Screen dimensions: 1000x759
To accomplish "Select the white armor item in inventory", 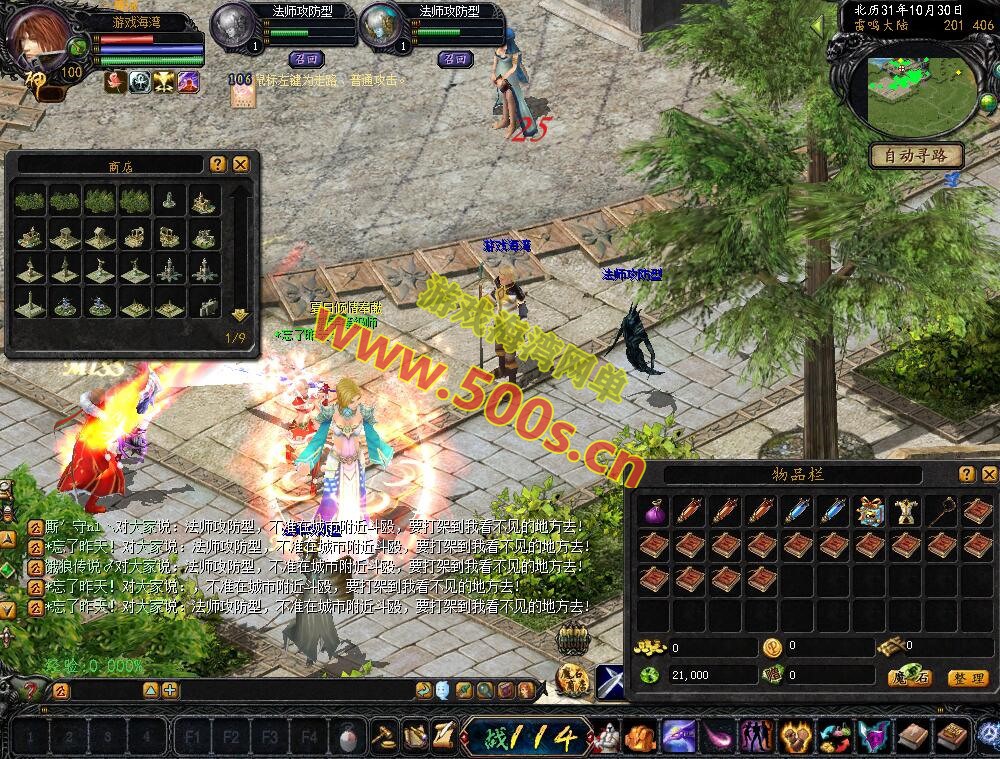I will [x=906, y=511].
